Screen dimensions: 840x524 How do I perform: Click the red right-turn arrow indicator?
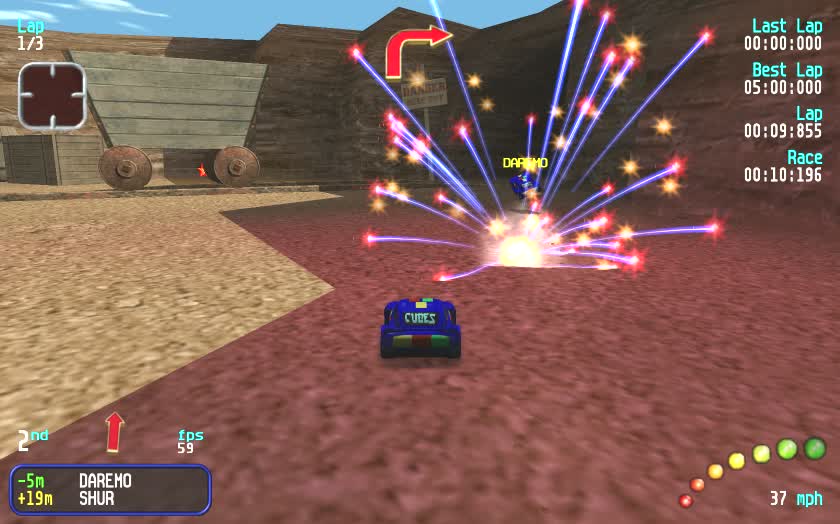click(x=414, y=49)
